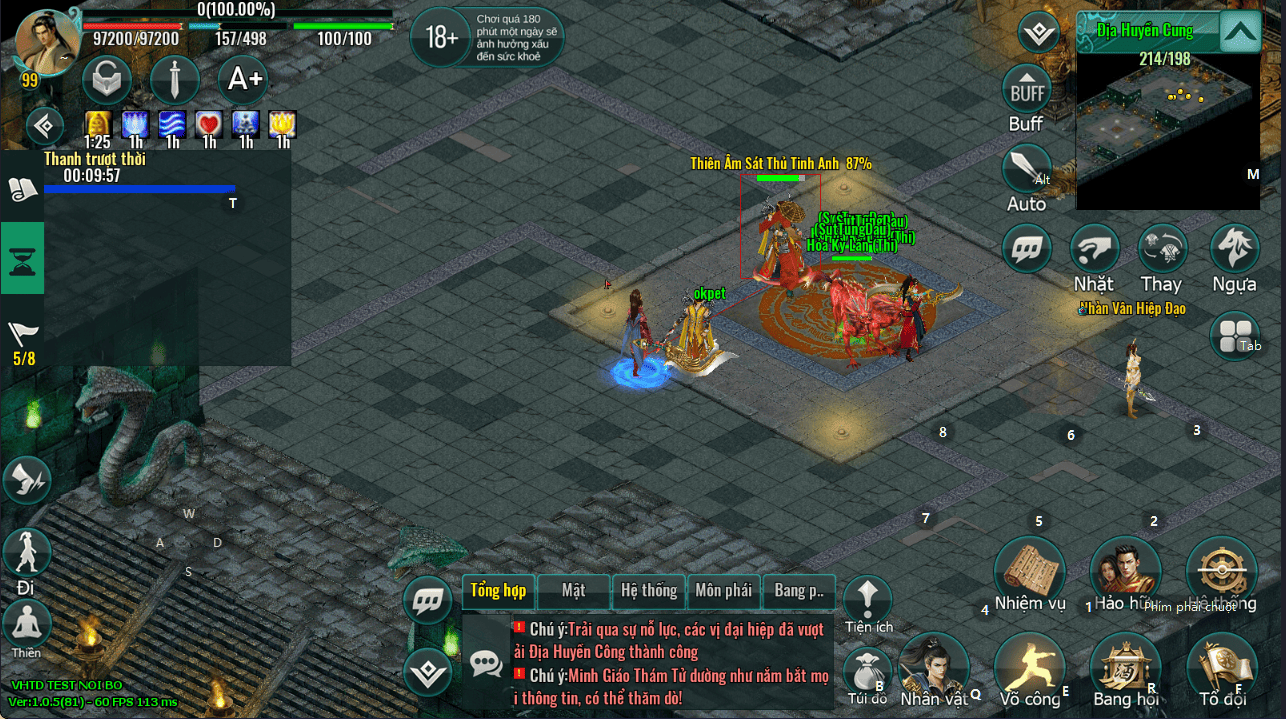The image size is (1286, 719).
Task: Open the Tổ đội party panel
Action: [x=1221, y=666]
